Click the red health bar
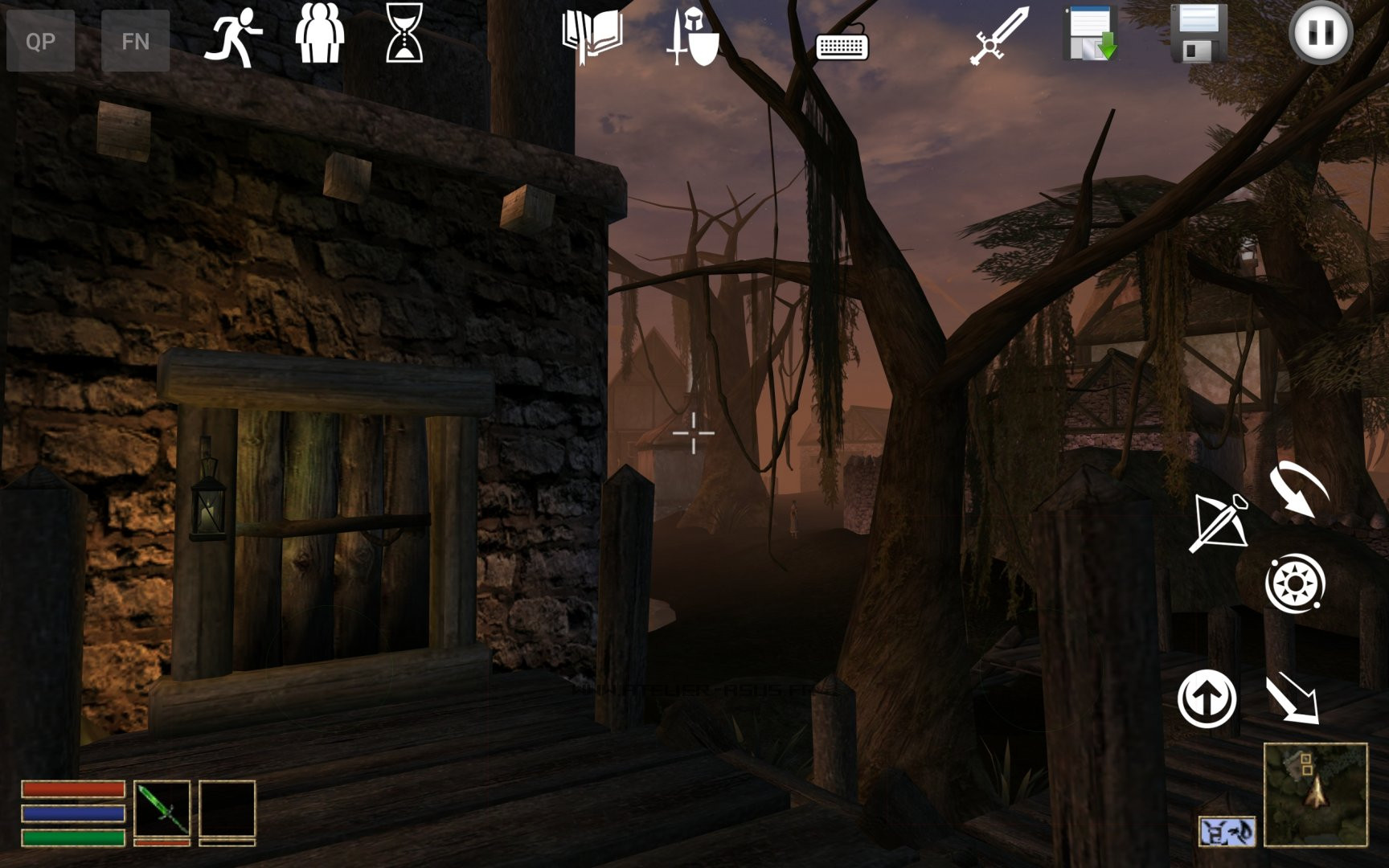Image resolution: width=1389 pixels, height=868 pixels. 72,790
